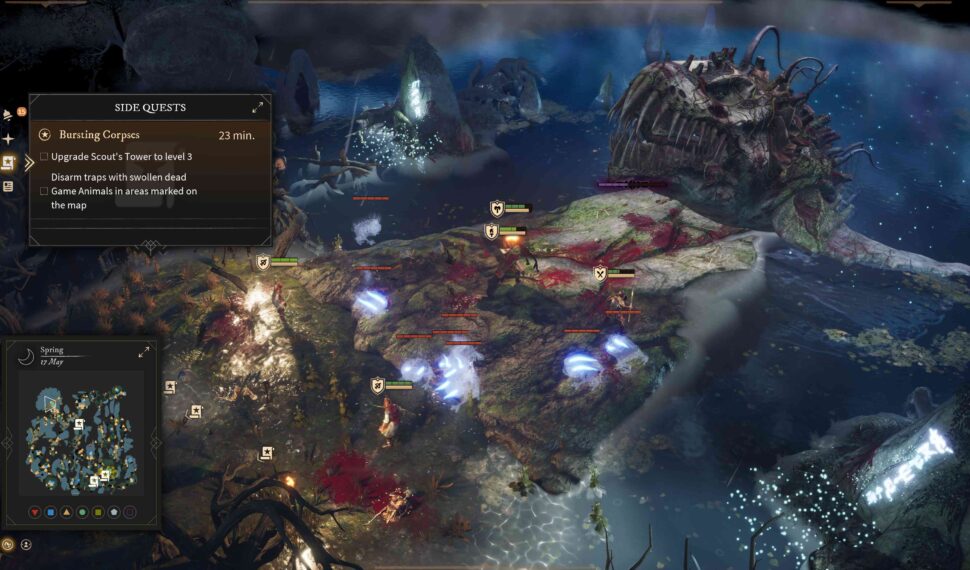Click the four-point star icon in sidebar
Viewport: 970px width, 570px height.
point(8,139)
